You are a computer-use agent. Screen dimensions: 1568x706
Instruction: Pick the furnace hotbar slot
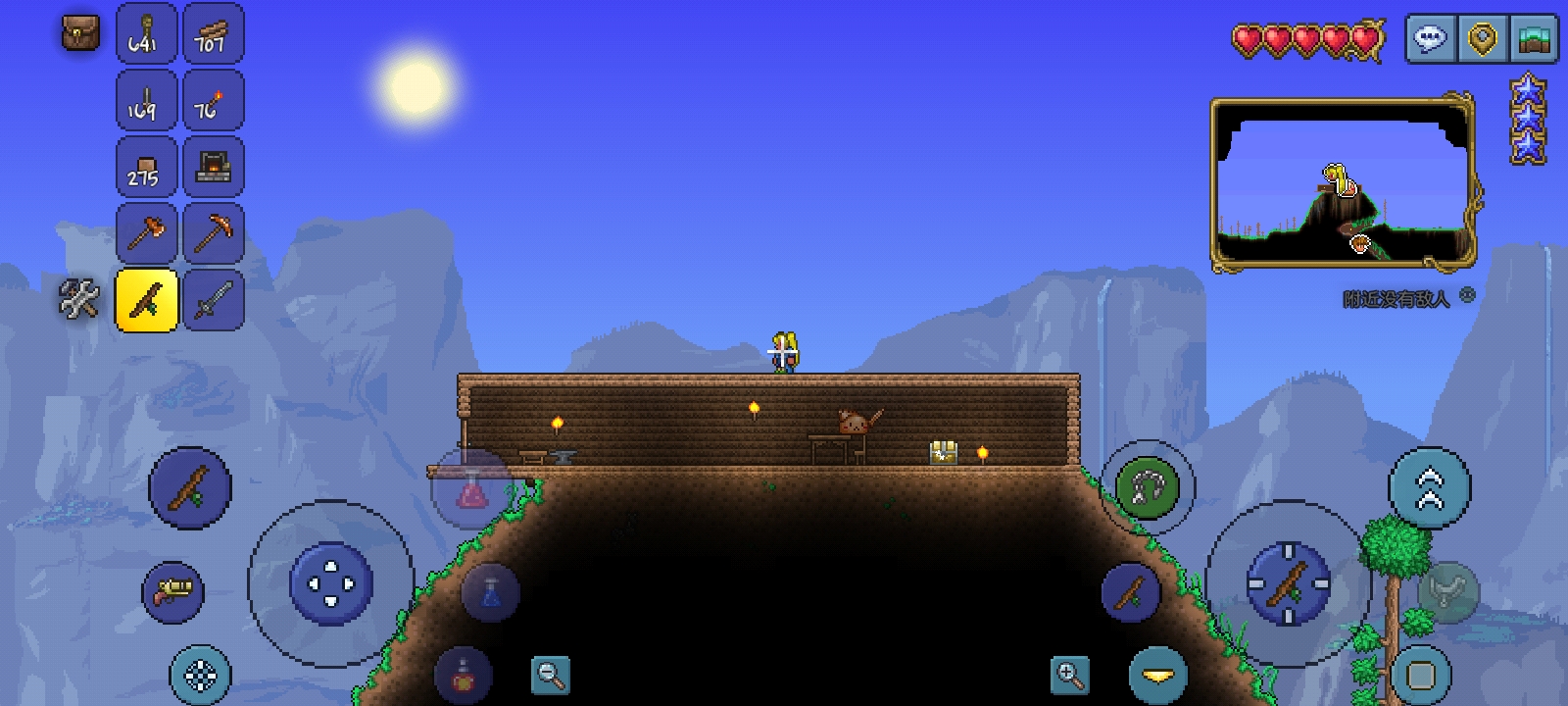point(213,167)
